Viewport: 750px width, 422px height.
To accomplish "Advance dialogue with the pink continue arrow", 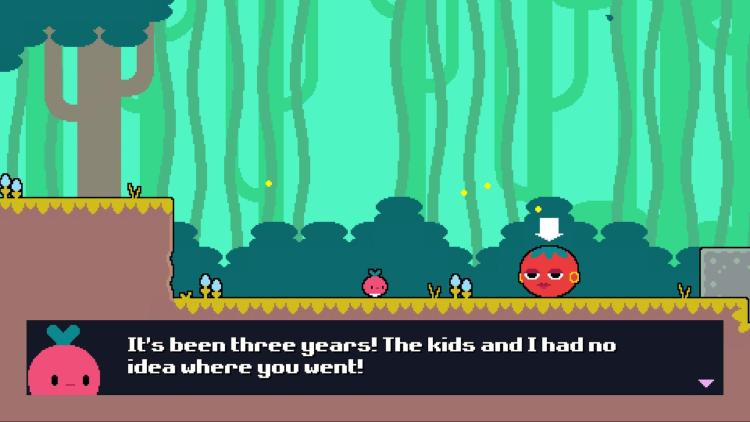I will 706,383.
